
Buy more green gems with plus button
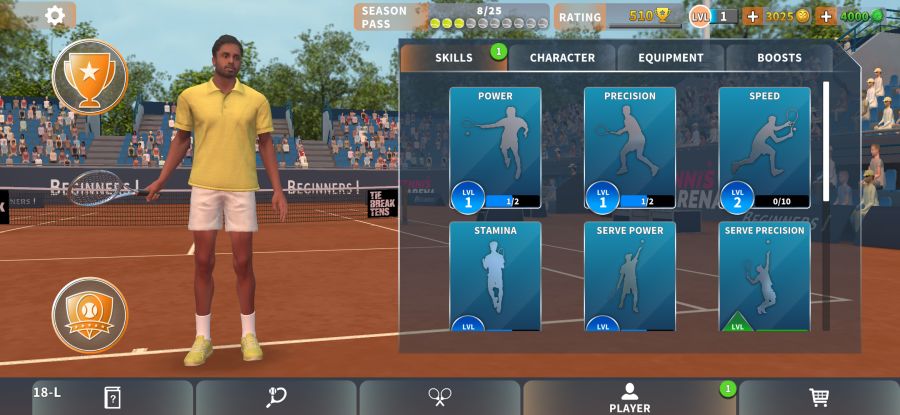(x=826, y=16)
